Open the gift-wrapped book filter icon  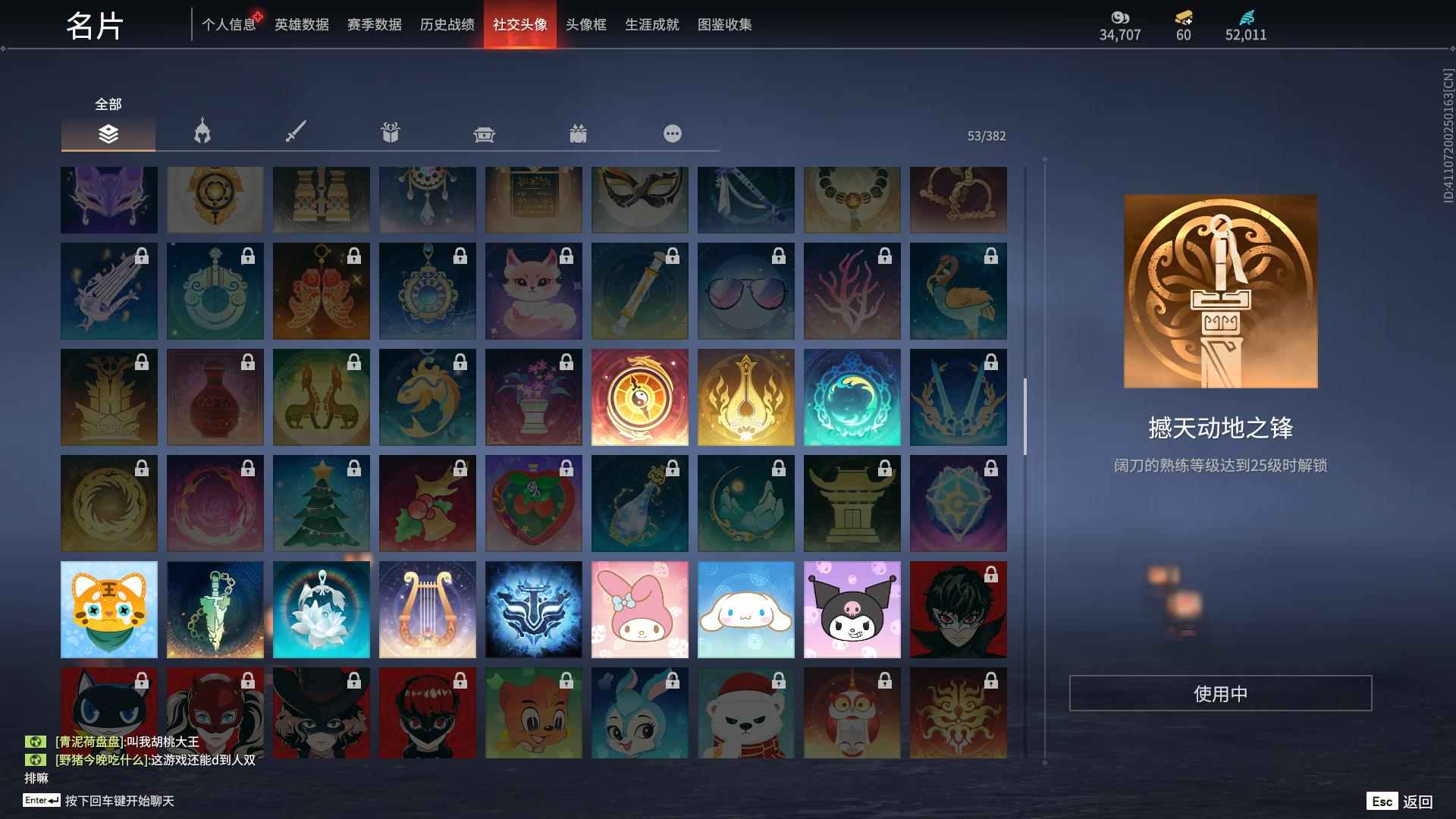click(391, 133)
